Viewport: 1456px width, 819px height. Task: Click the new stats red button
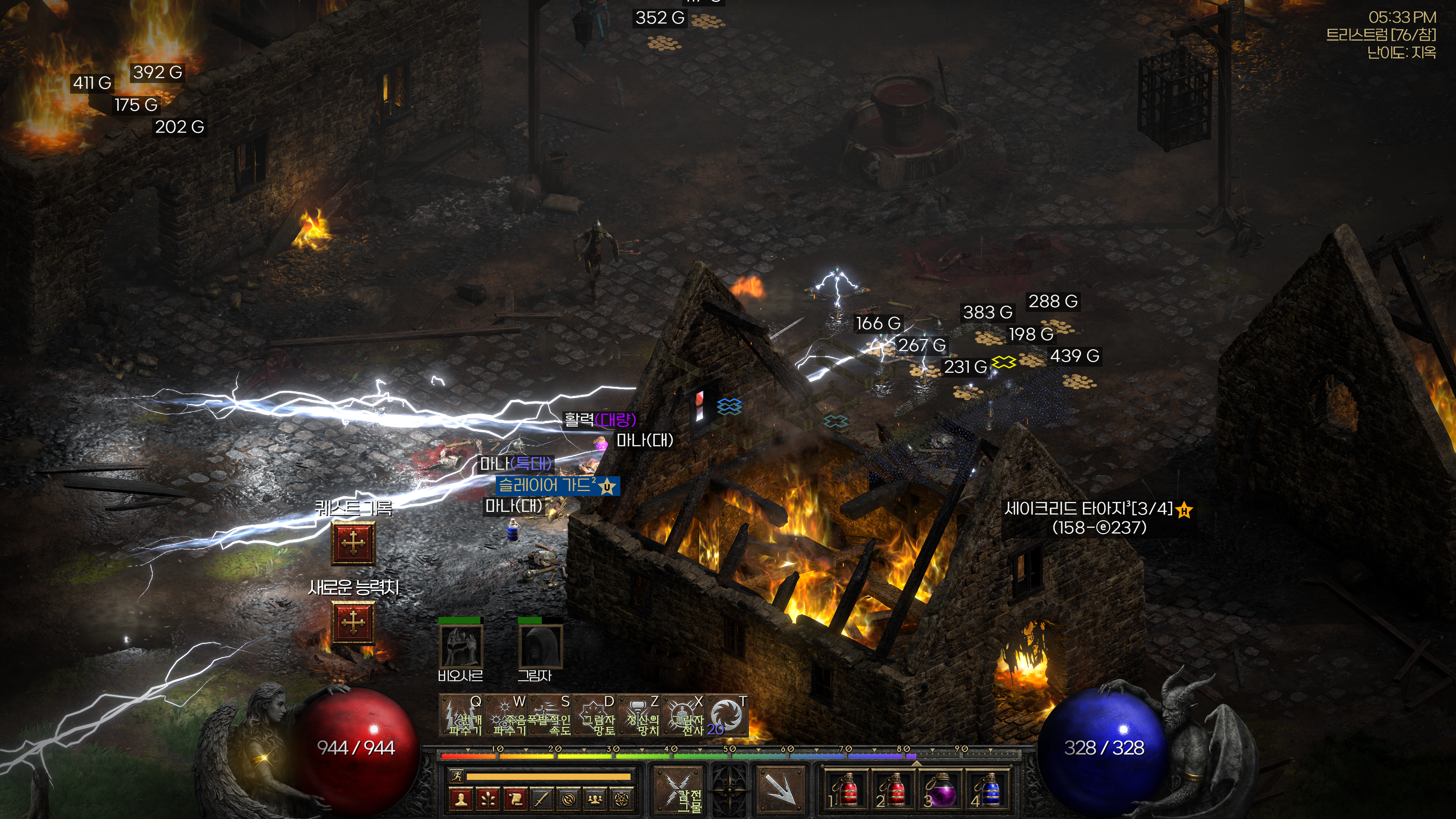[x=353, y=623]
